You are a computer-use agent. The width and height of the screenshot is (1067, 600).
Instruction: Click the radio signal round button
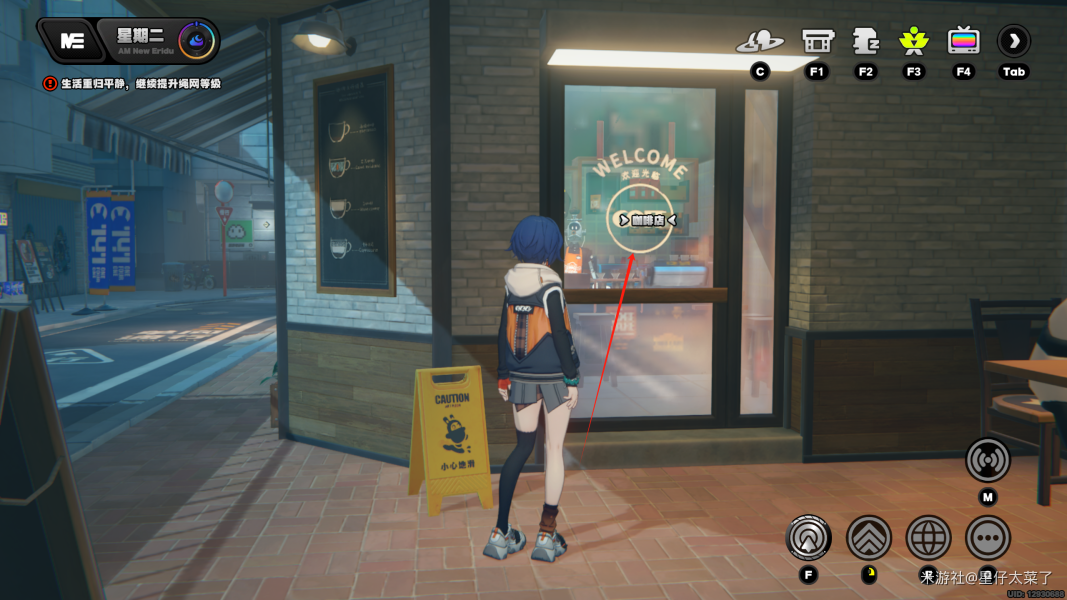(x=988, y=460)
